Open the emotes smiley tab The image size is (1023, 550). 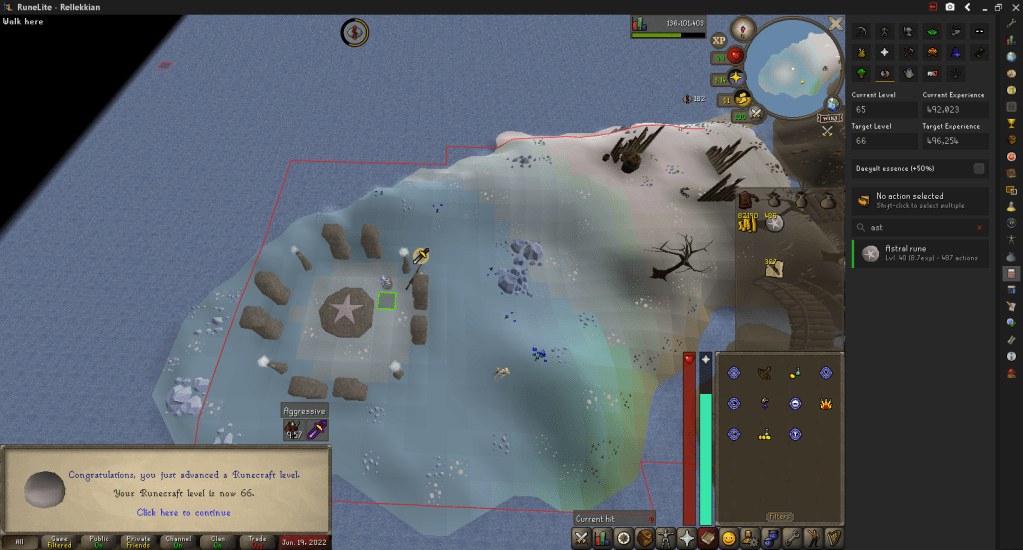click(727, 538)
